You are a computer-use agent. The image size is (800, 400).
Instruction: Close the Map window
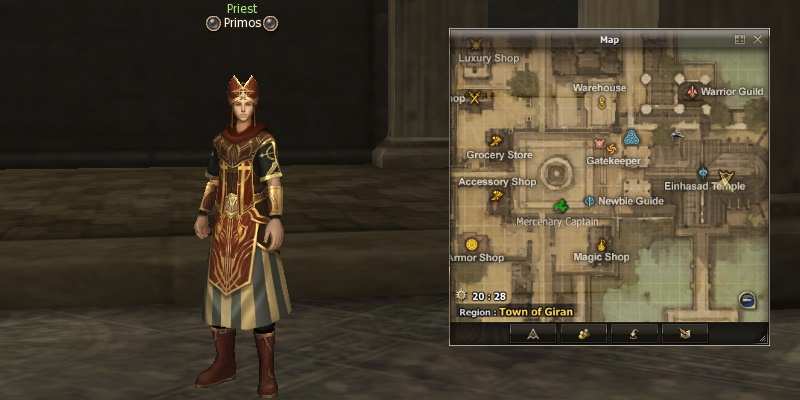pos(758,40)
